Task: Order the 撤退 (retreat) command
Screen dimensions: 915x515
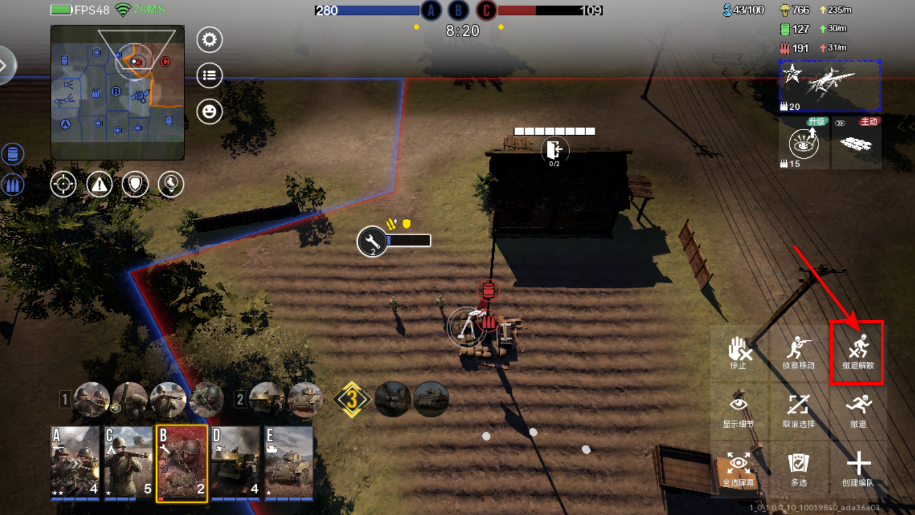Action: tap(859, 409)
